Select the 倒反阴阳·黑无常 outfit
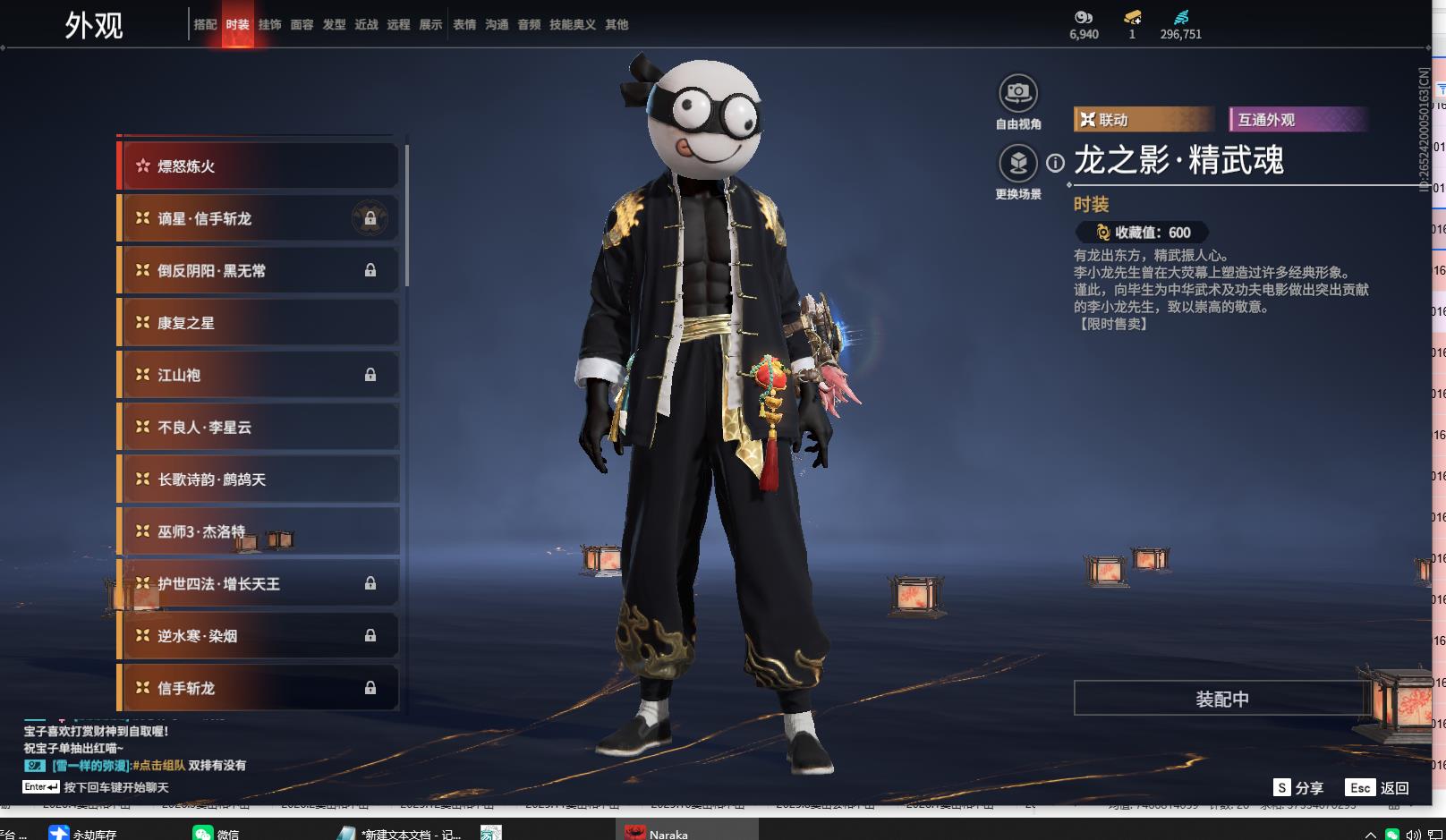This screenshot has height=840, width=1446. click(x=258, y=271)
